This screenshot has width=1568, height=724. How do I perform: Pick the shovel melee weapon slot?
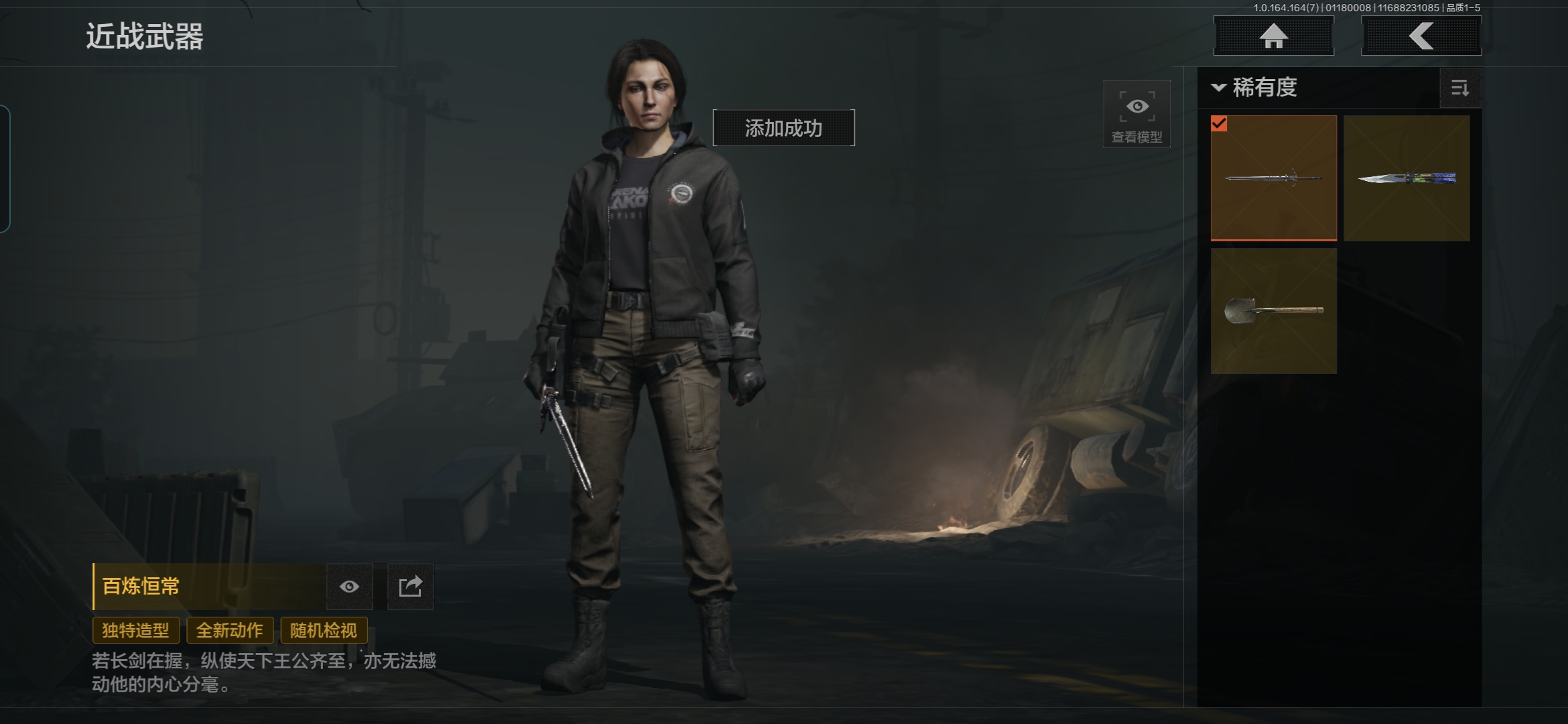[x=1273, y=310]
